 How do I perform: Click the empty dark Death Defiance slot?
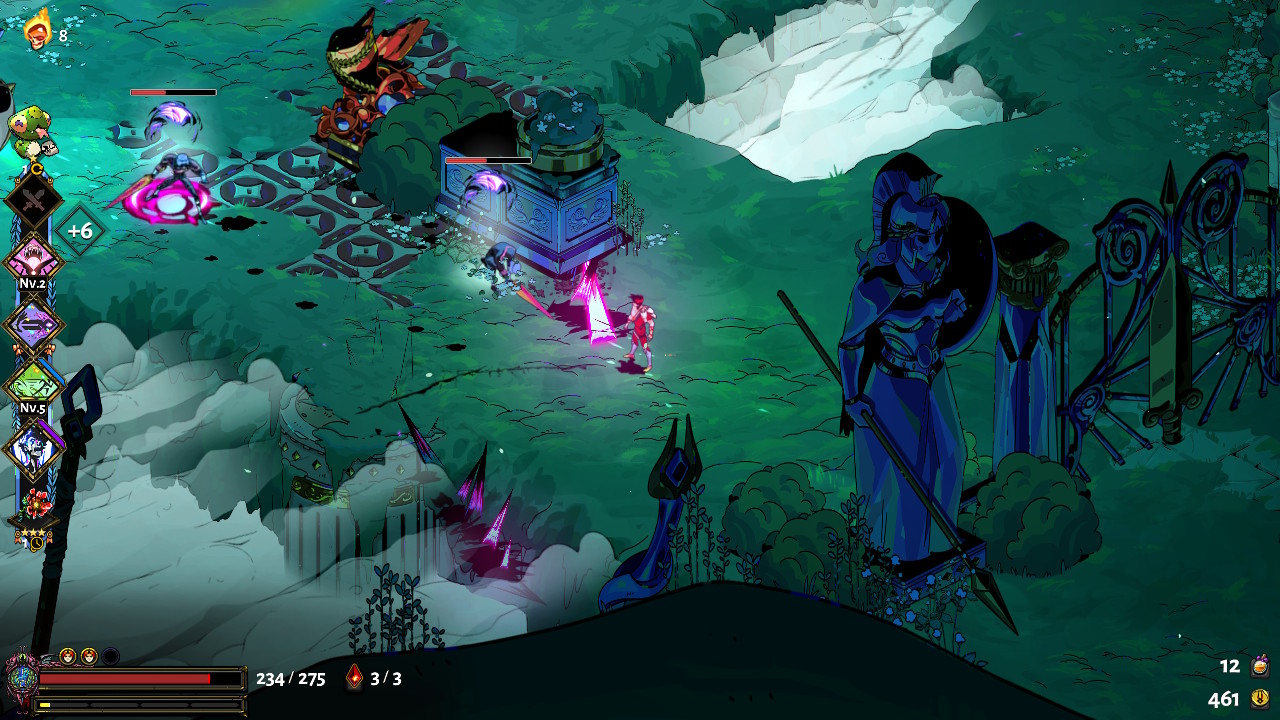click(x=110, y=656)
